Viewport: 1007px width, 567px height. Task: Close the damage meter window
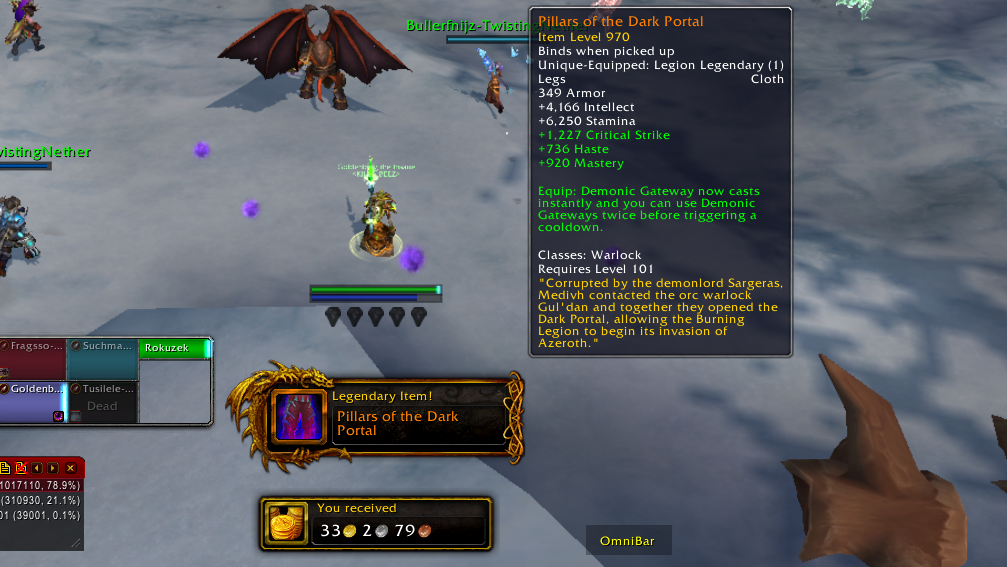click(70, 468)
